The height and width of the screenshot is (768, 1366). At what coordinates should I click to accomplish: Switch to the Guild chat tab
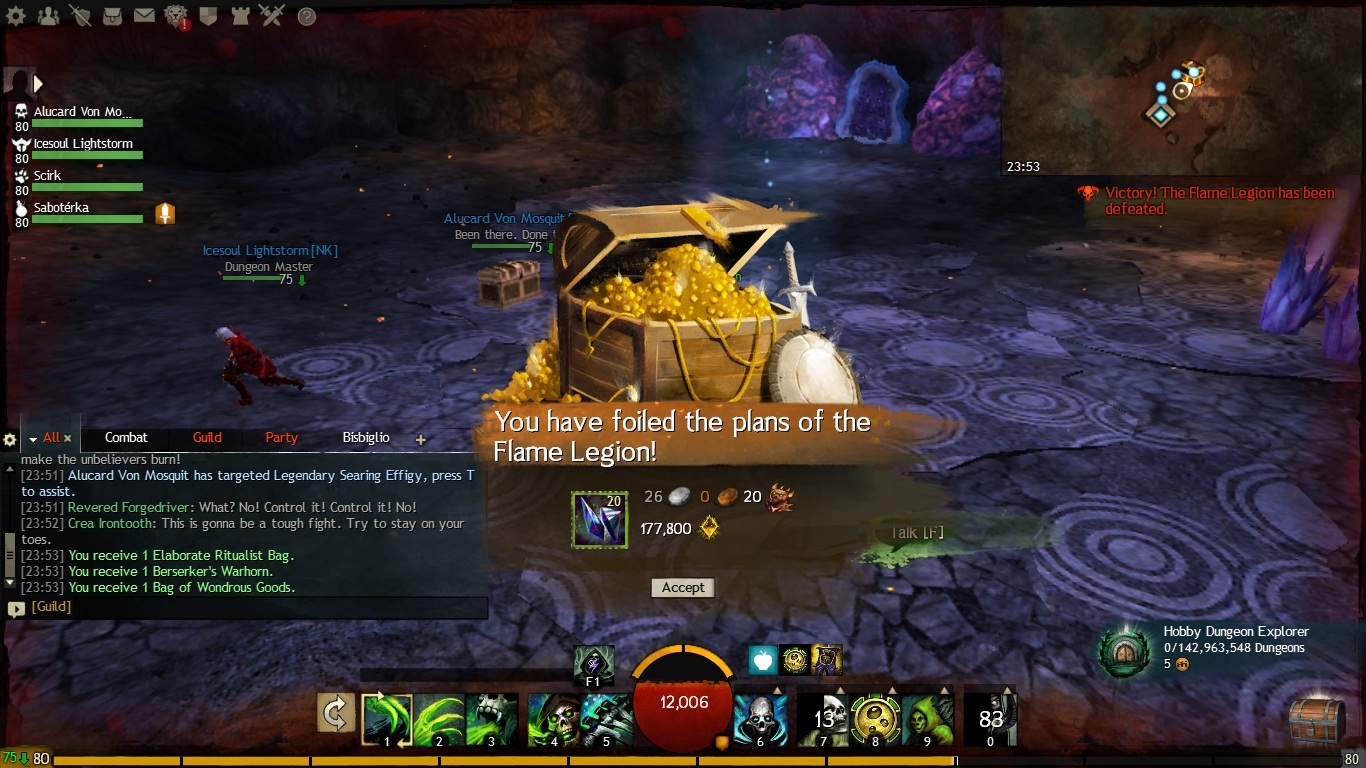207,438
